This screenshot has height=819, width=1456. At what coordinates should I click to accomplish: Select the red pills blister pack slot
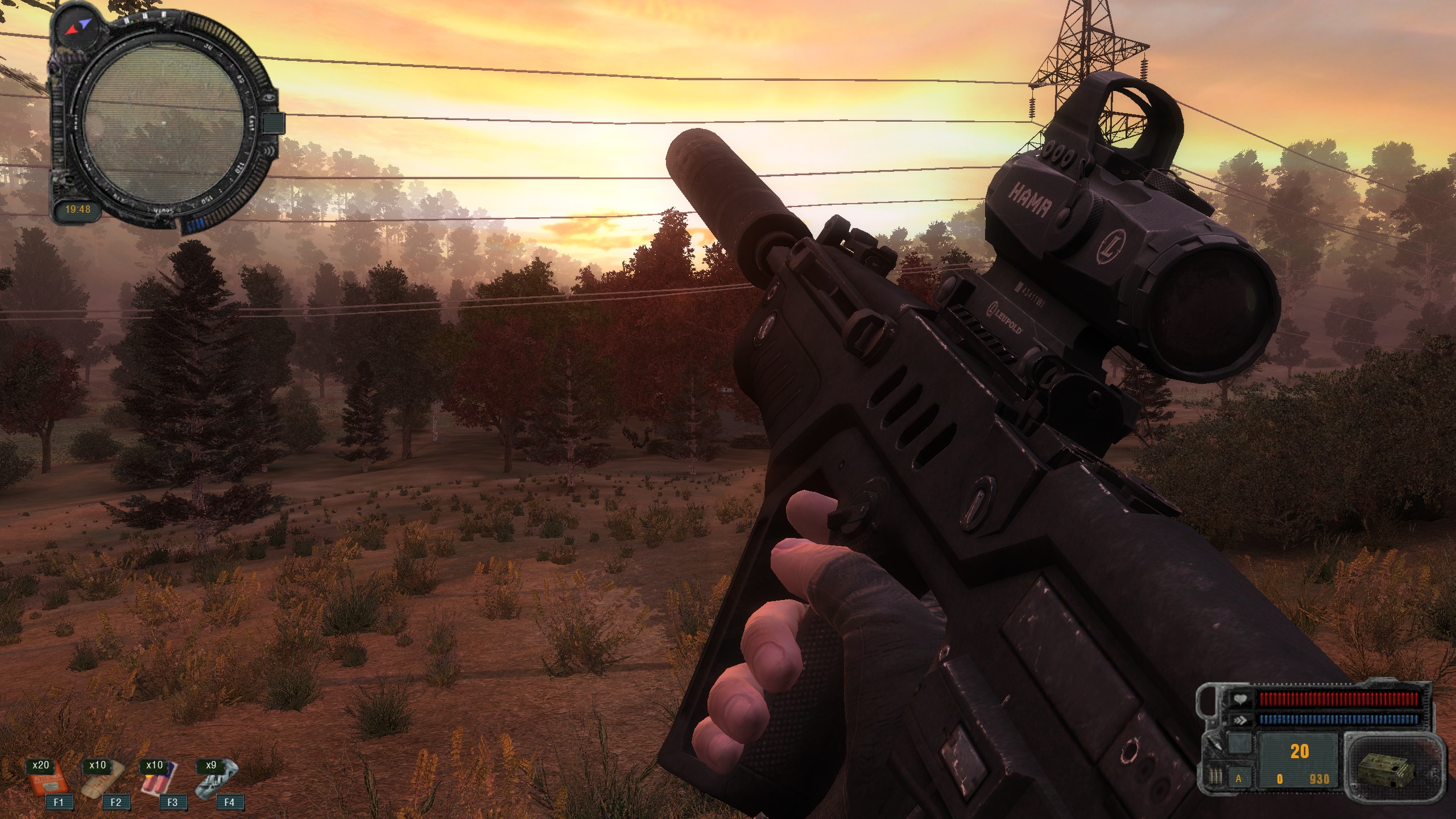point(159,780)
